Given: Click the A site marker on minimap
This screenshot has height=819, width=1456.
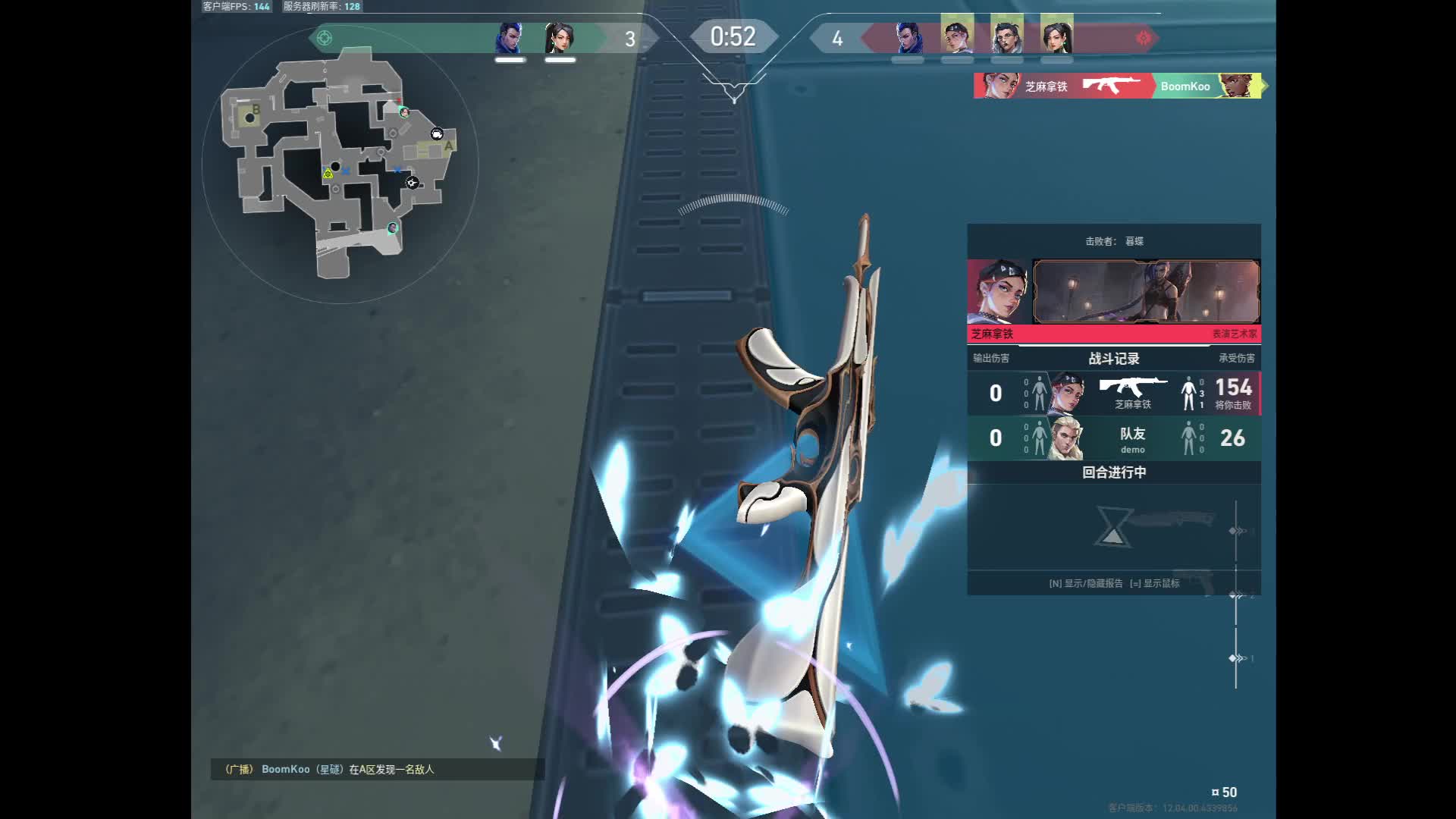Looking at the screenshot, I should click(448, 146).
